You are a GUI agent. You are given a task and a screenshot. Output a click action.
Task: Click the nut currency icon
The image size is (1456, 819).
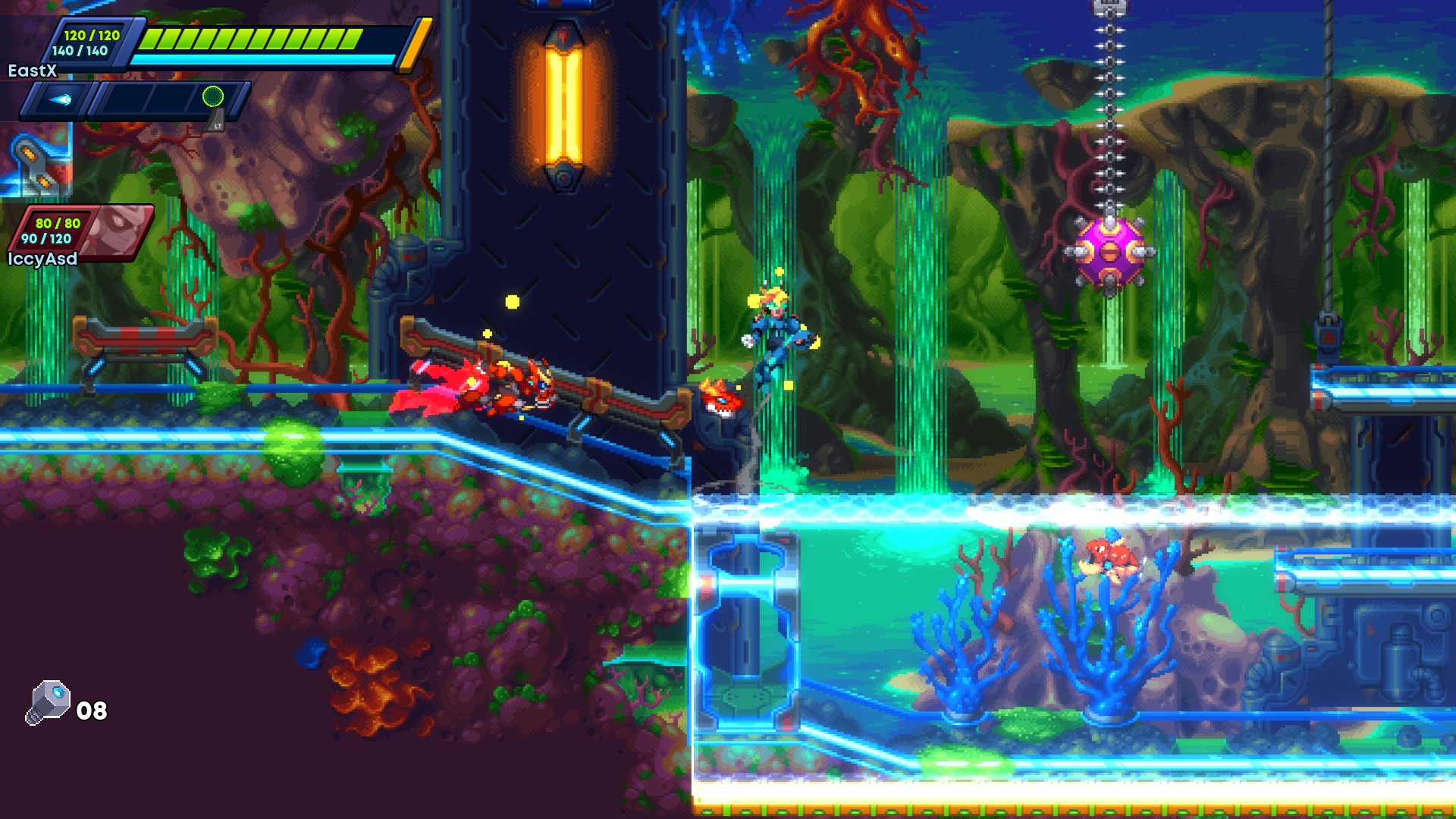point(49,702)
